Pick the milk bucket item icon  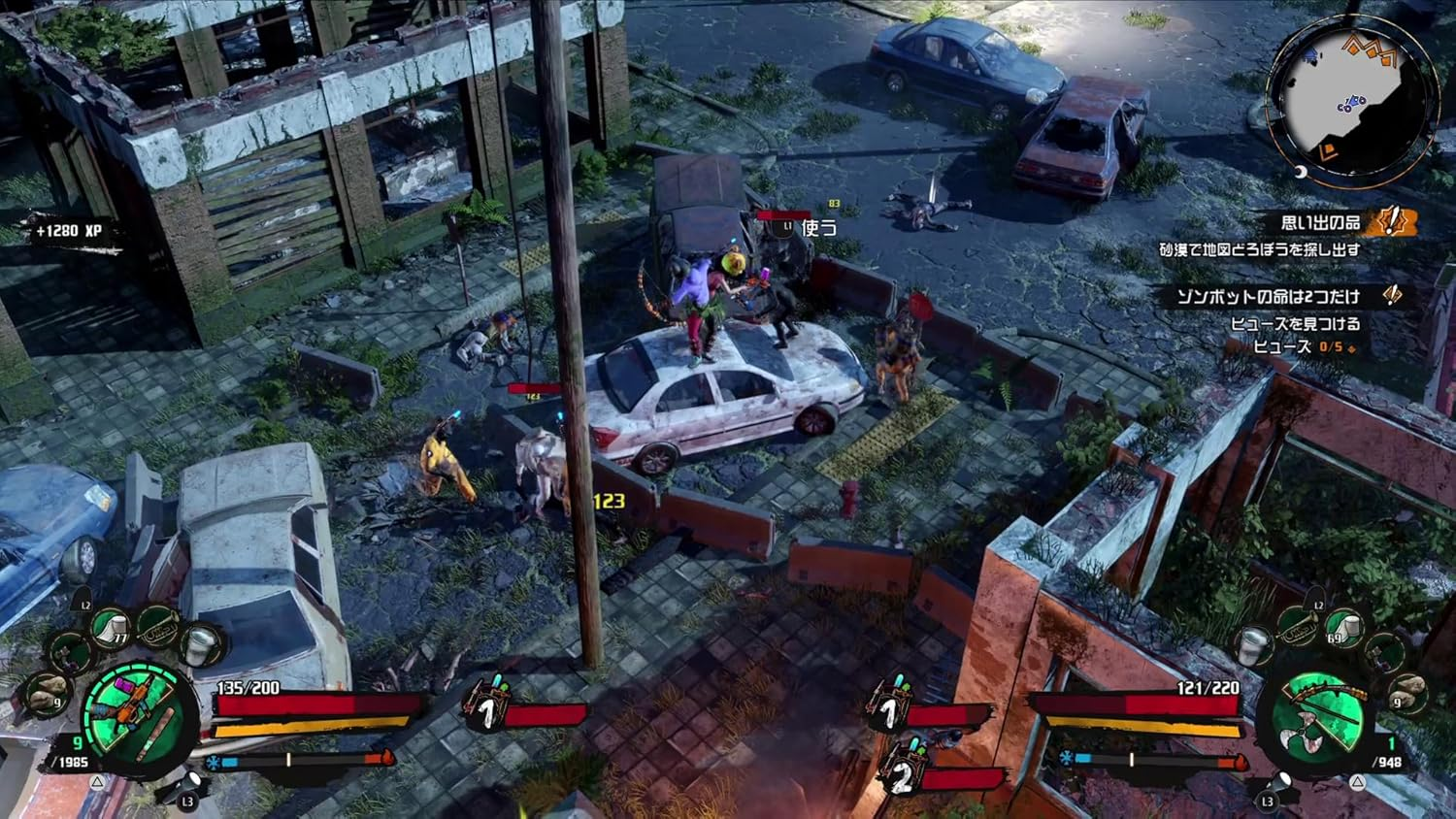click(x=199, y=644)
